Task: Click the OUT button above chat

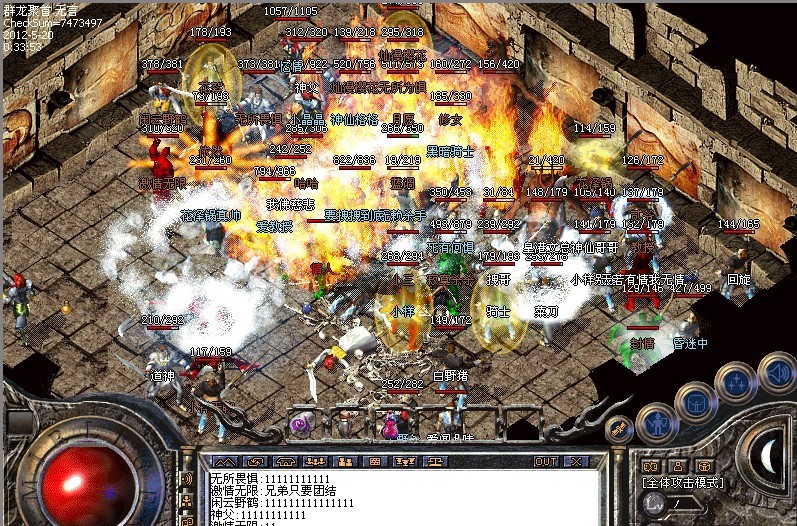Action: tap(545, 462)
